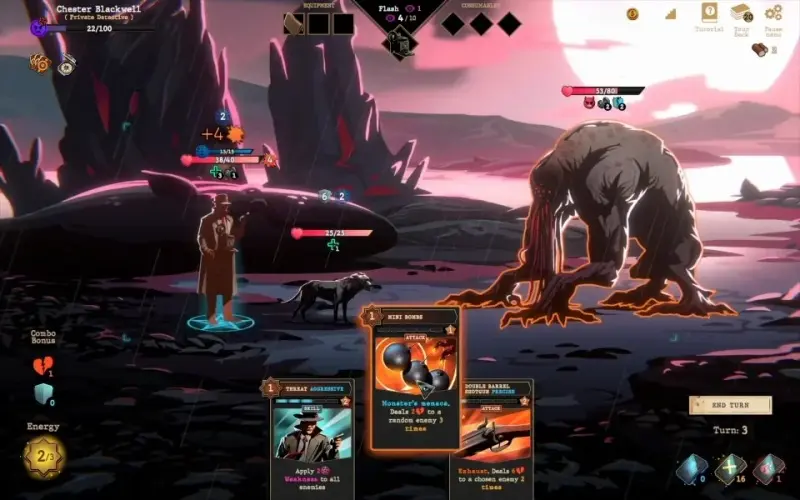
Task: Click the energy orb showing 2/3
Action: coord(44,457)
